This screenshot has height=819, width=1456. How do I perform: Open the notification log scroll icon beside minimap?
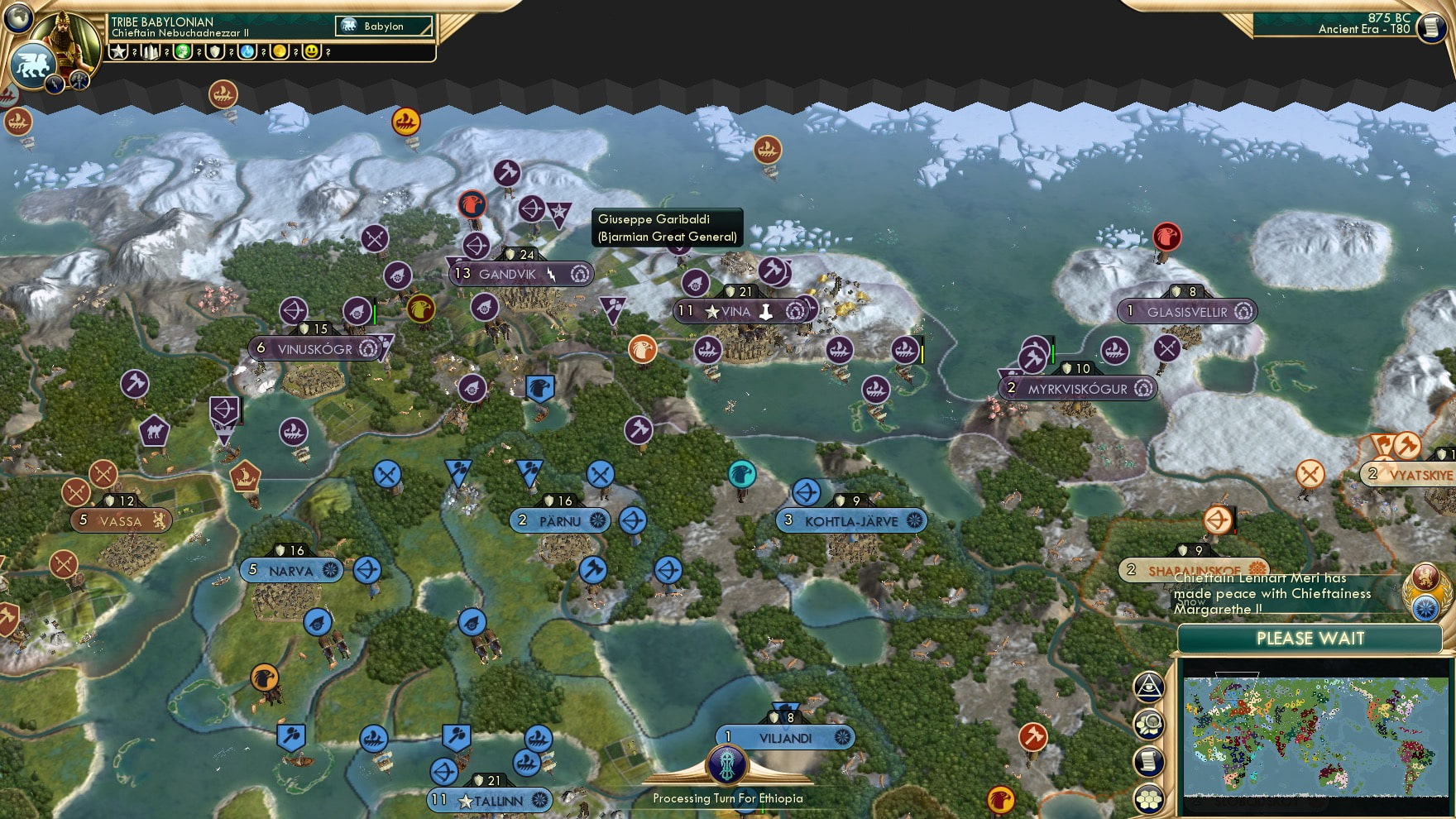[x=1149, y=759]
